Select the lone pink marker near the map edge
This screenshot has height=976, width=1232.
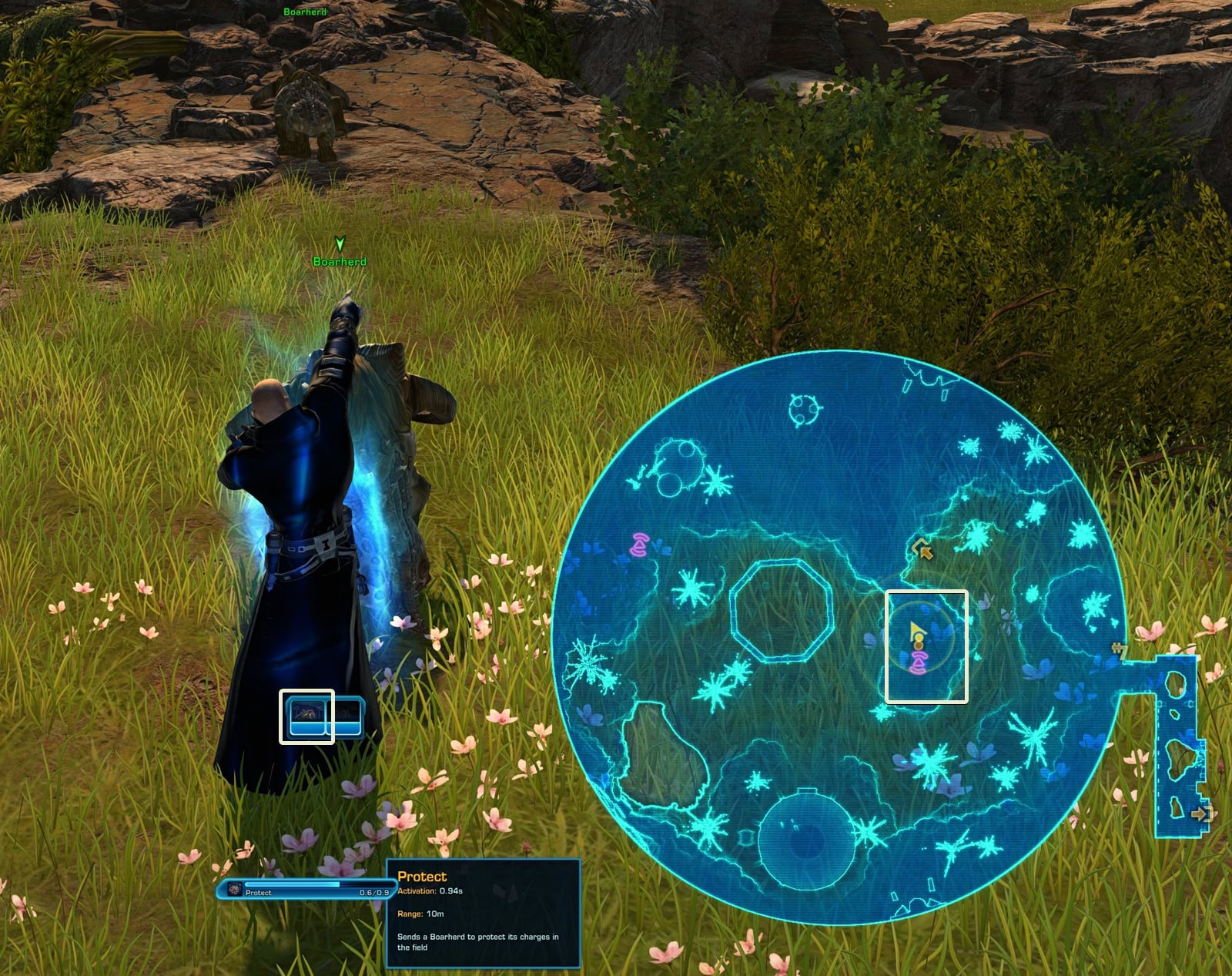tap(639, 545)
